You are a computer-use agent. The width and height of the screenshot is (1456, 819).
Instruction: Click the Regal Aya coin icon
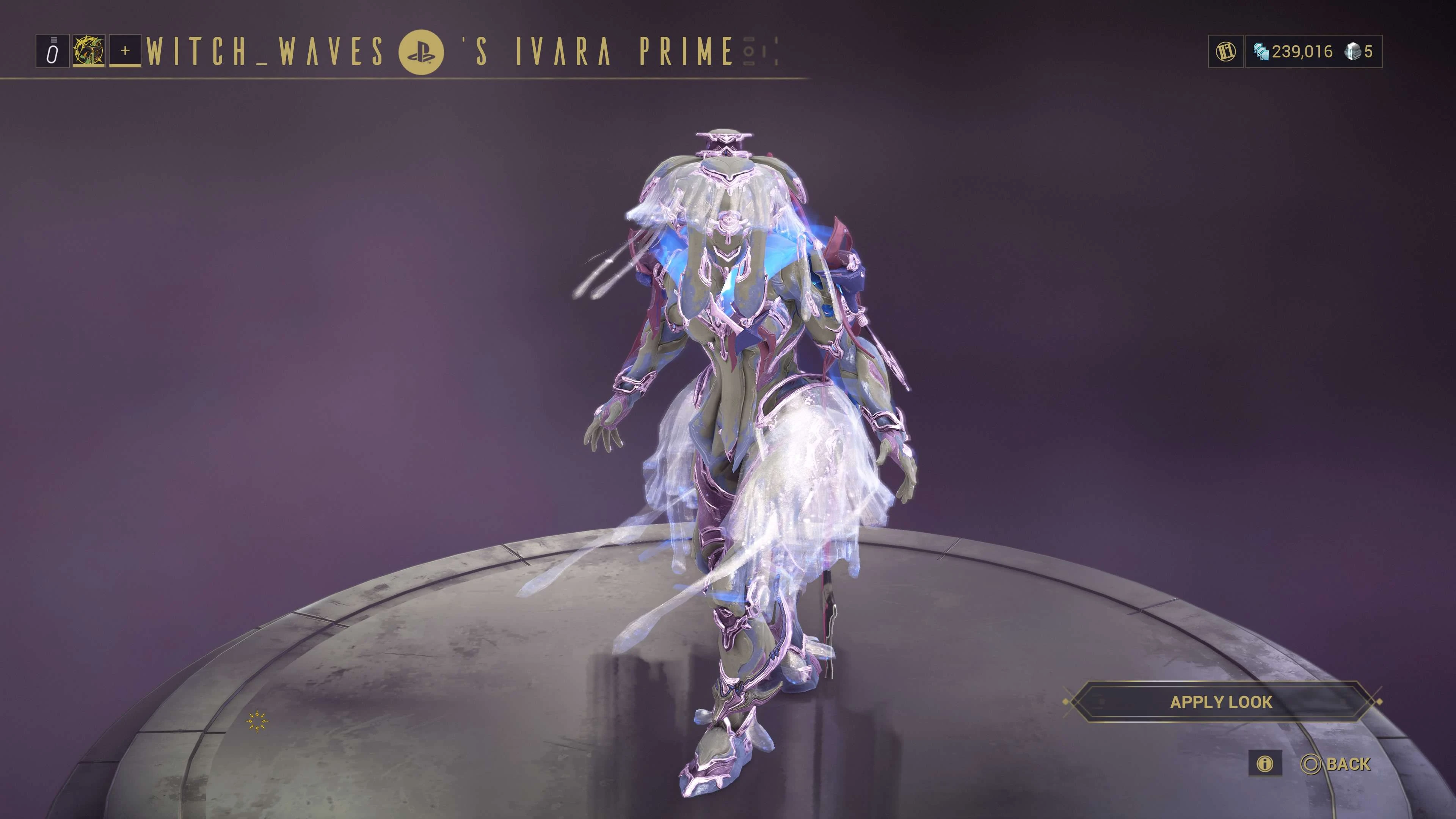tap(1352, 52)
